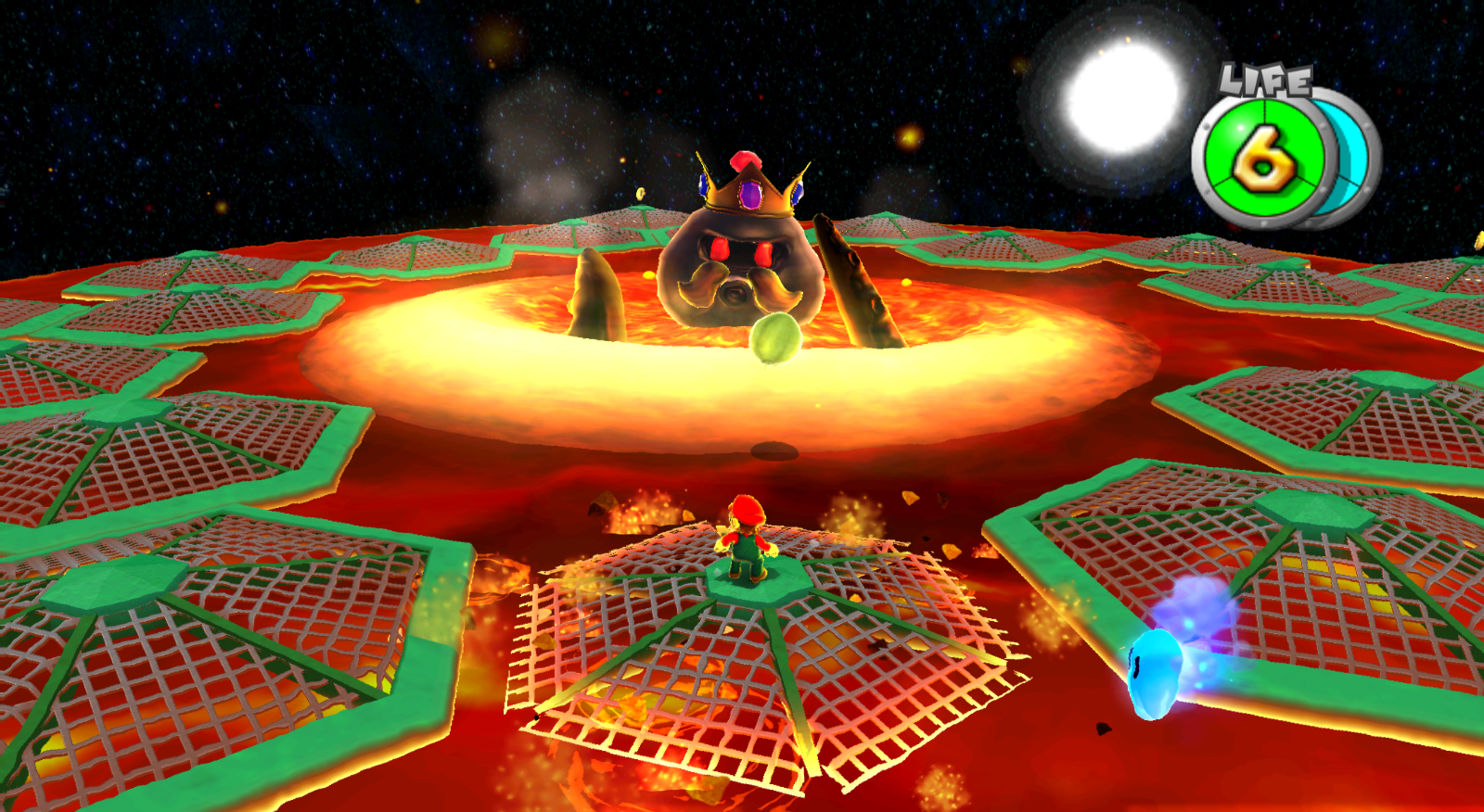Select King Kaliente's glowing red eye
1484x812 pixels.
(x=719, y=248)
